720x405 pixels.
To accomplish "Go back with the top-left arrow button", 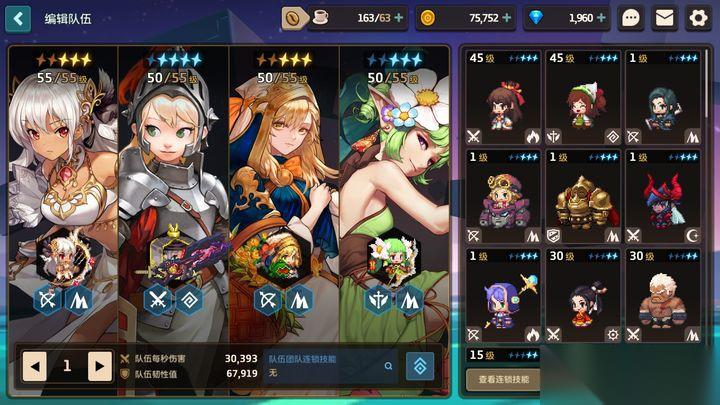I will point(18,17).
